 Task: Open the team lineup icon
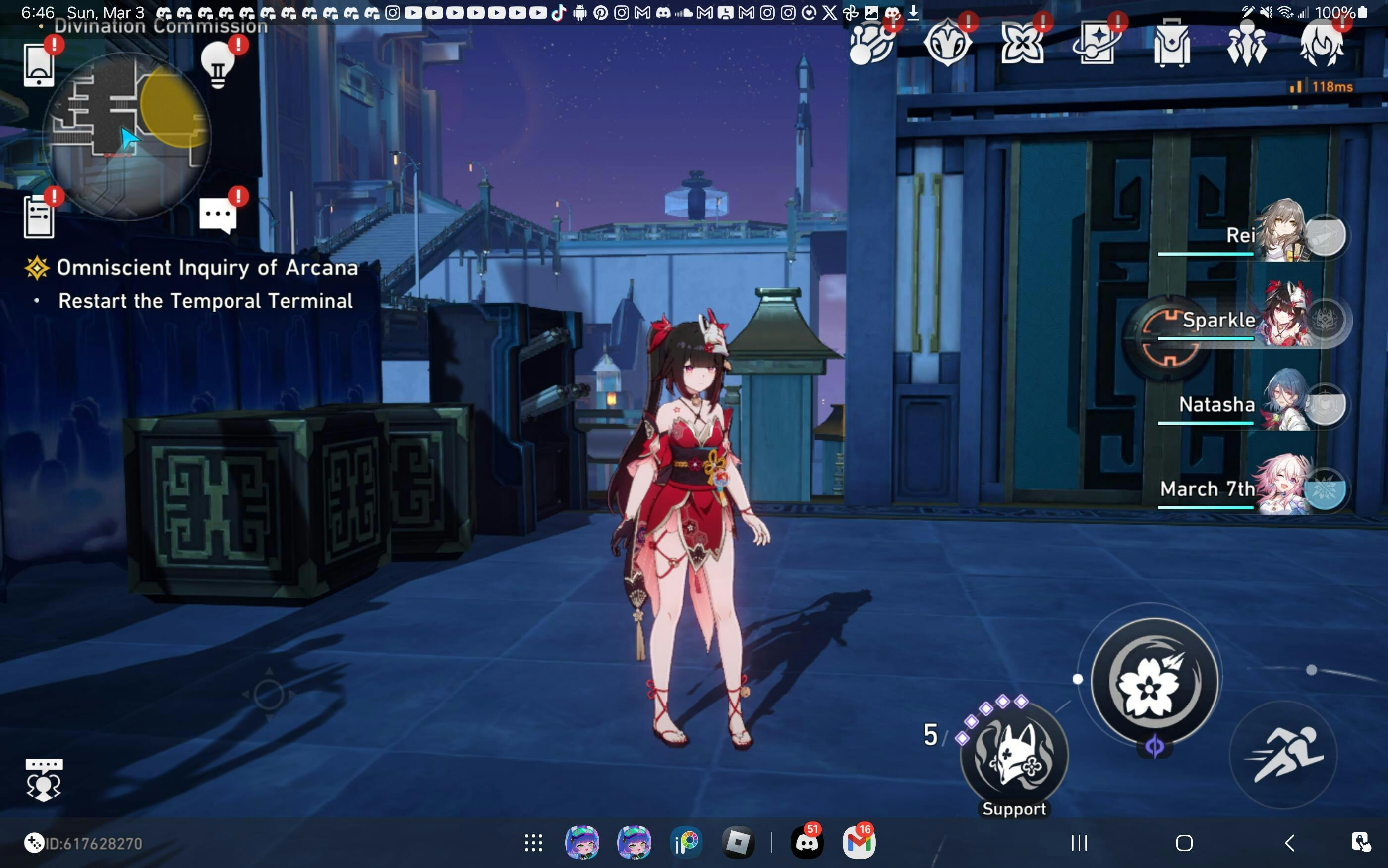point(1246,44)
